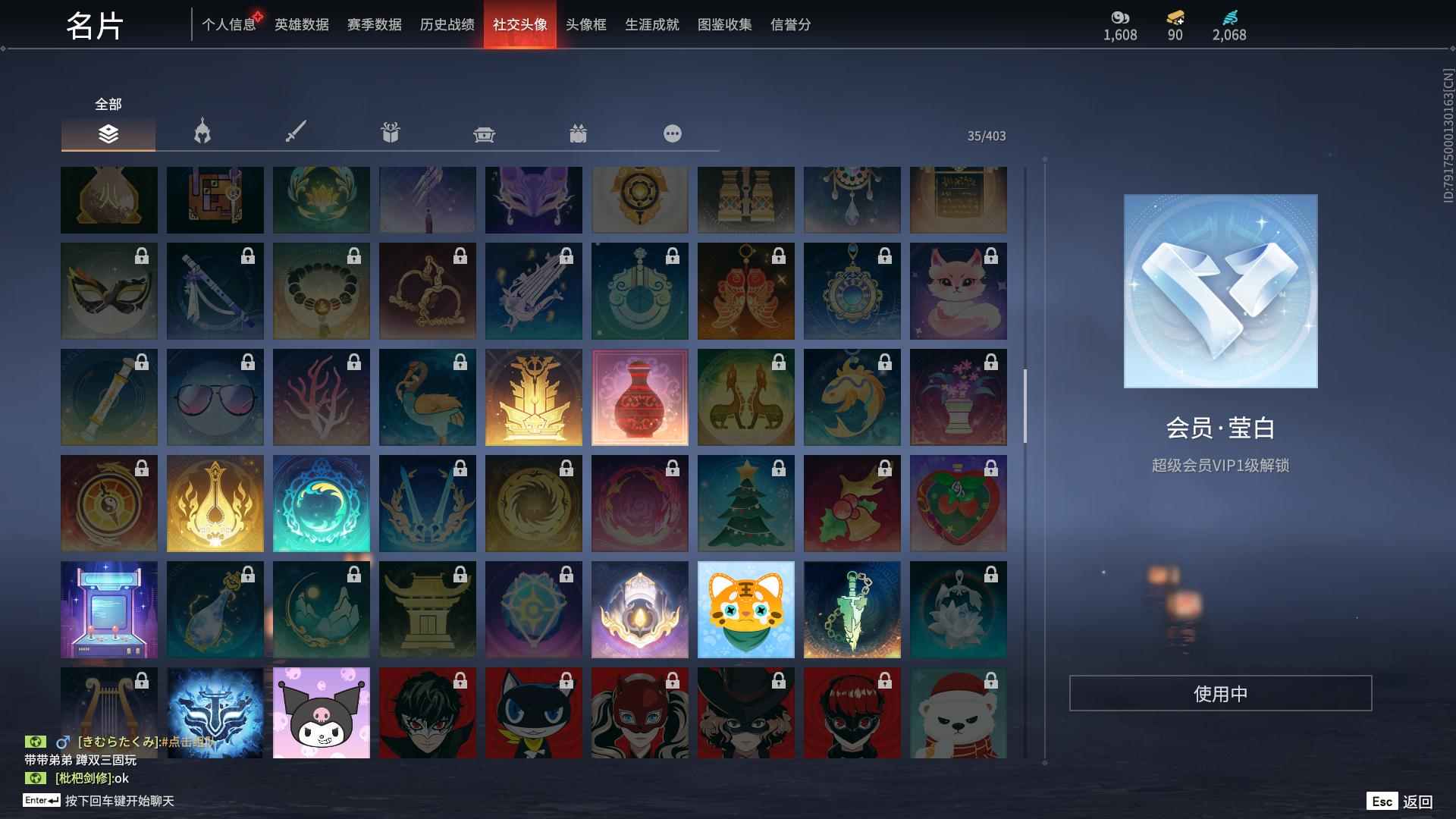Open the ellipsis 'more' filter category

pyautogui.click(x=672, y=133)
